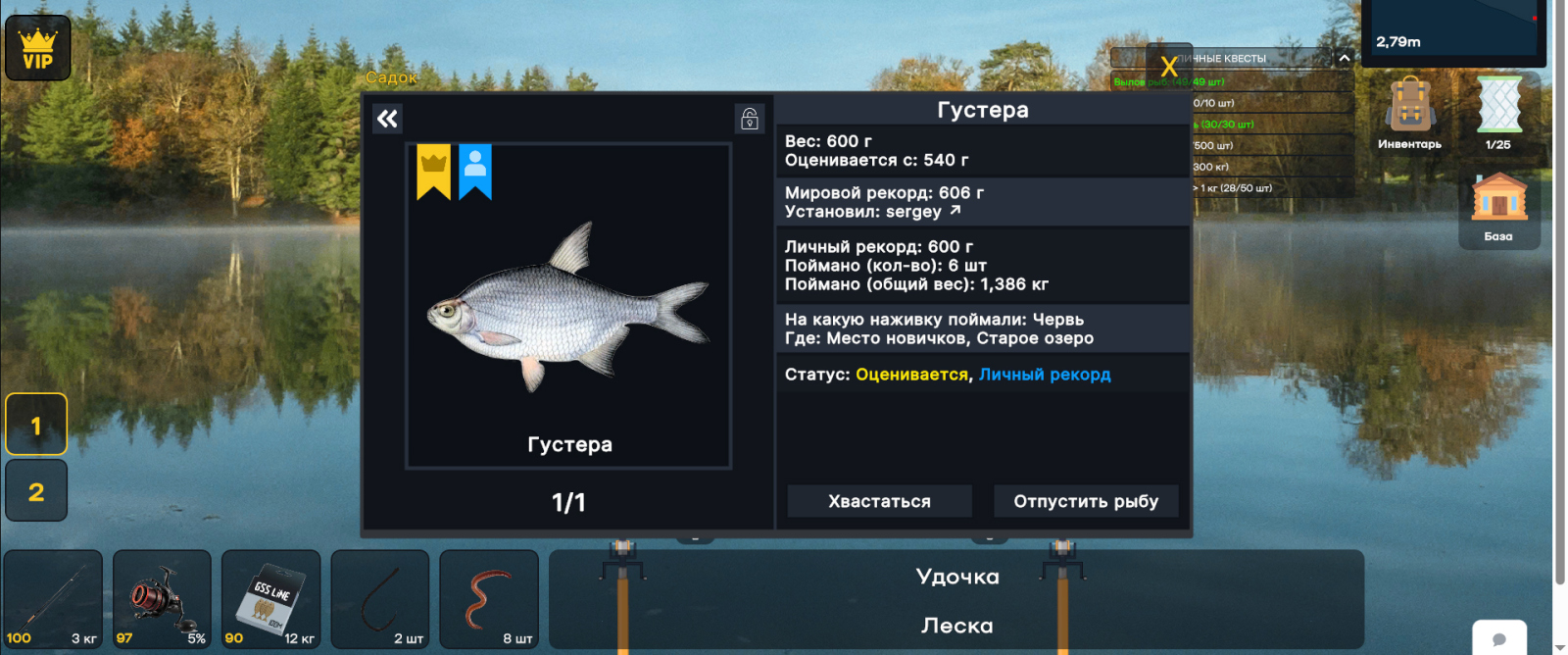Select the fishing hook slot
1568x655 pixels.
click(380, 599)
